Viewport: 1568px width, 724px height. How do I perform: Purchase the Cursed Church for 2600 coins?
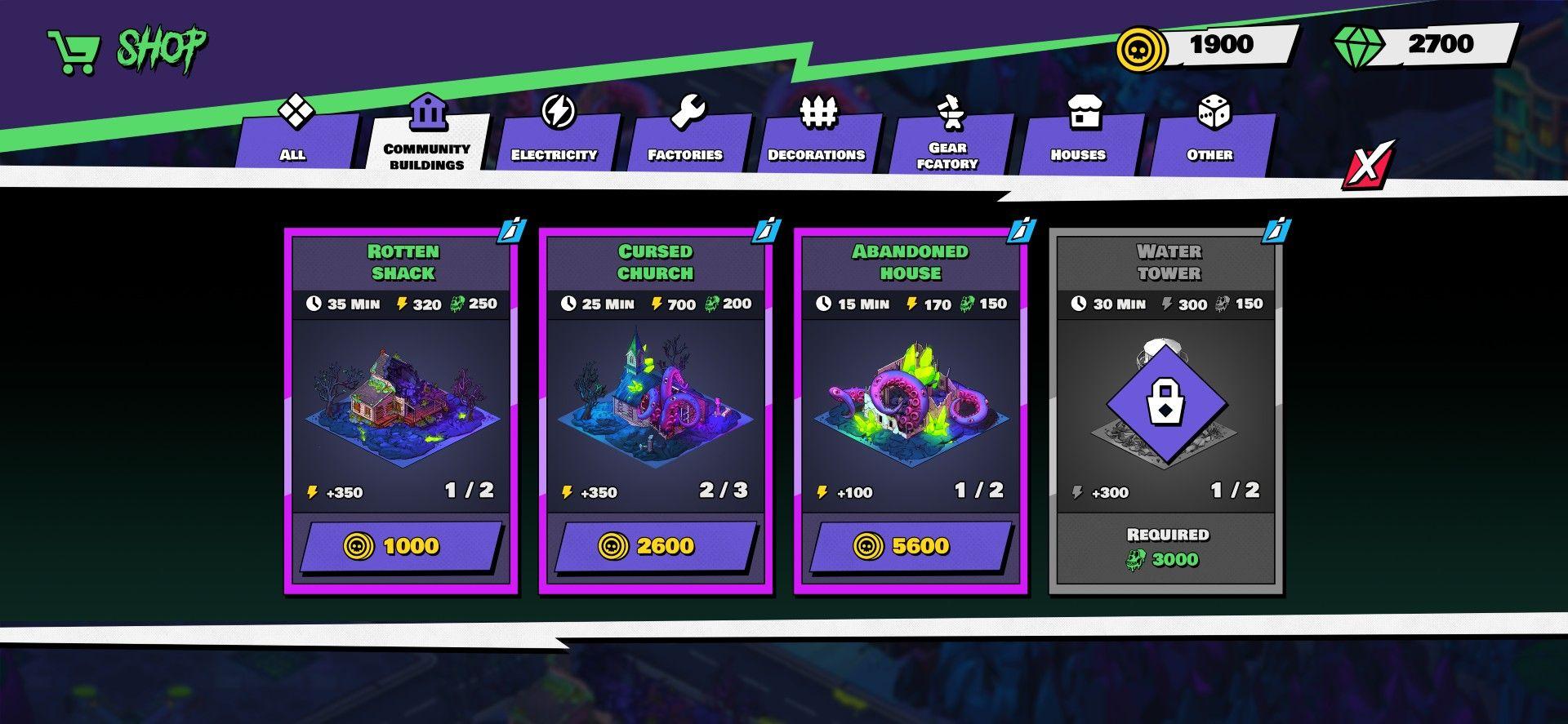click(x=655, y=546)
